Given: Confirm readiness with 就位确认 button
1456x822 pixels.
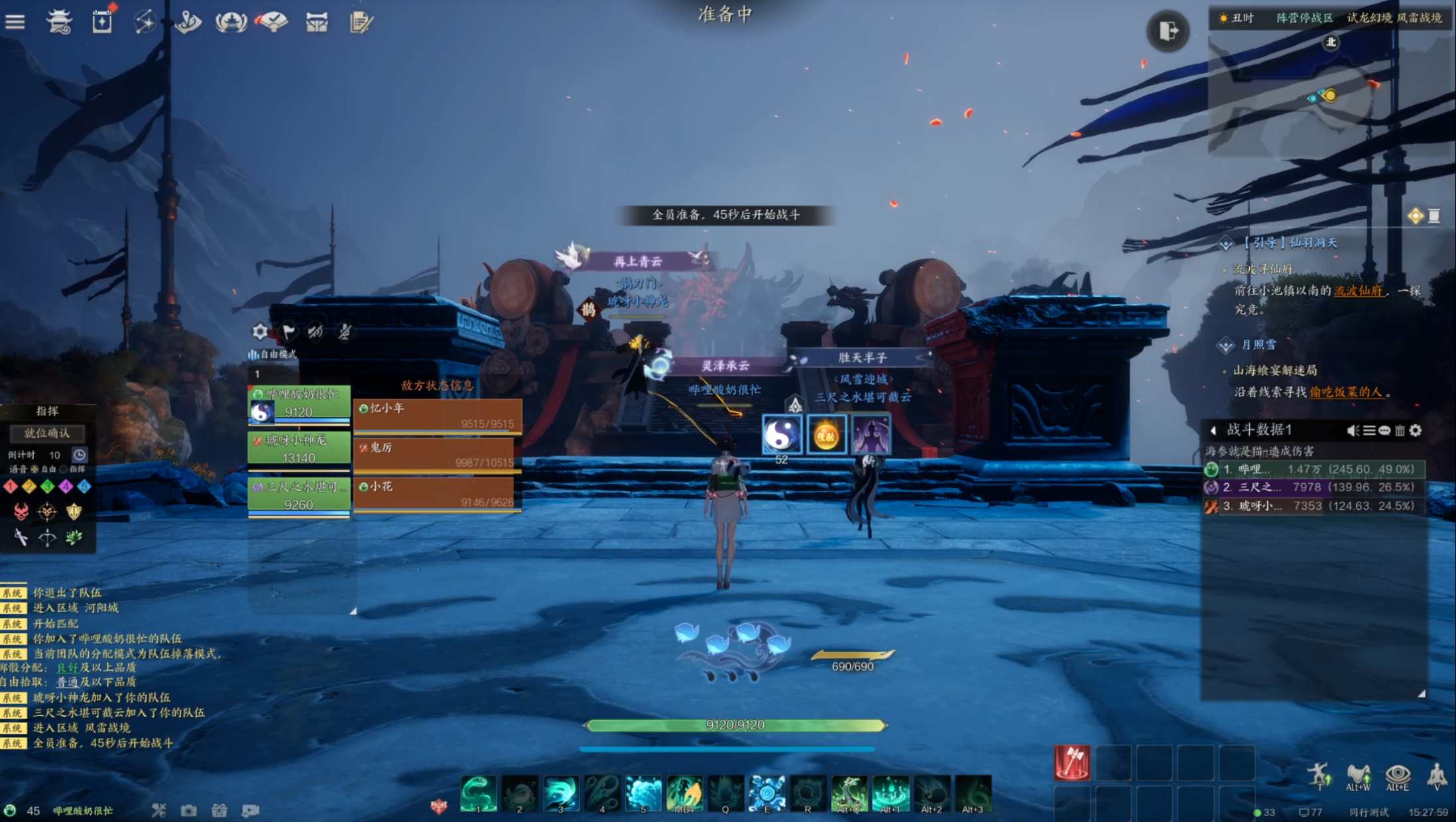Looking at the screenshot, I should (47, 433).
